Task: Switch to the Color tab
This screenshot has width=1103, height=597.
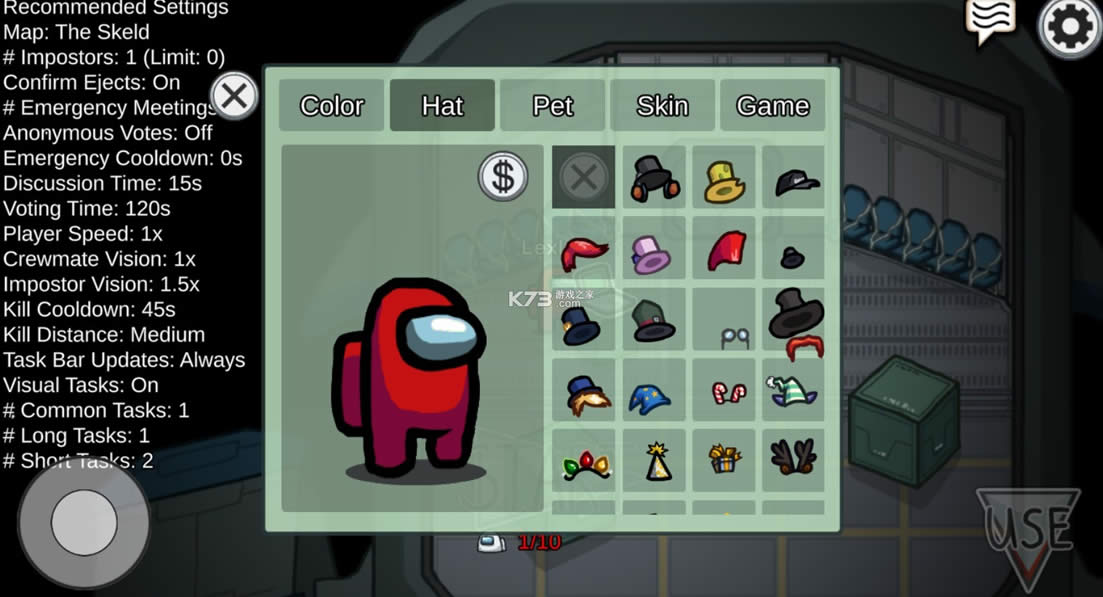Action: click(x=331, y=106)
